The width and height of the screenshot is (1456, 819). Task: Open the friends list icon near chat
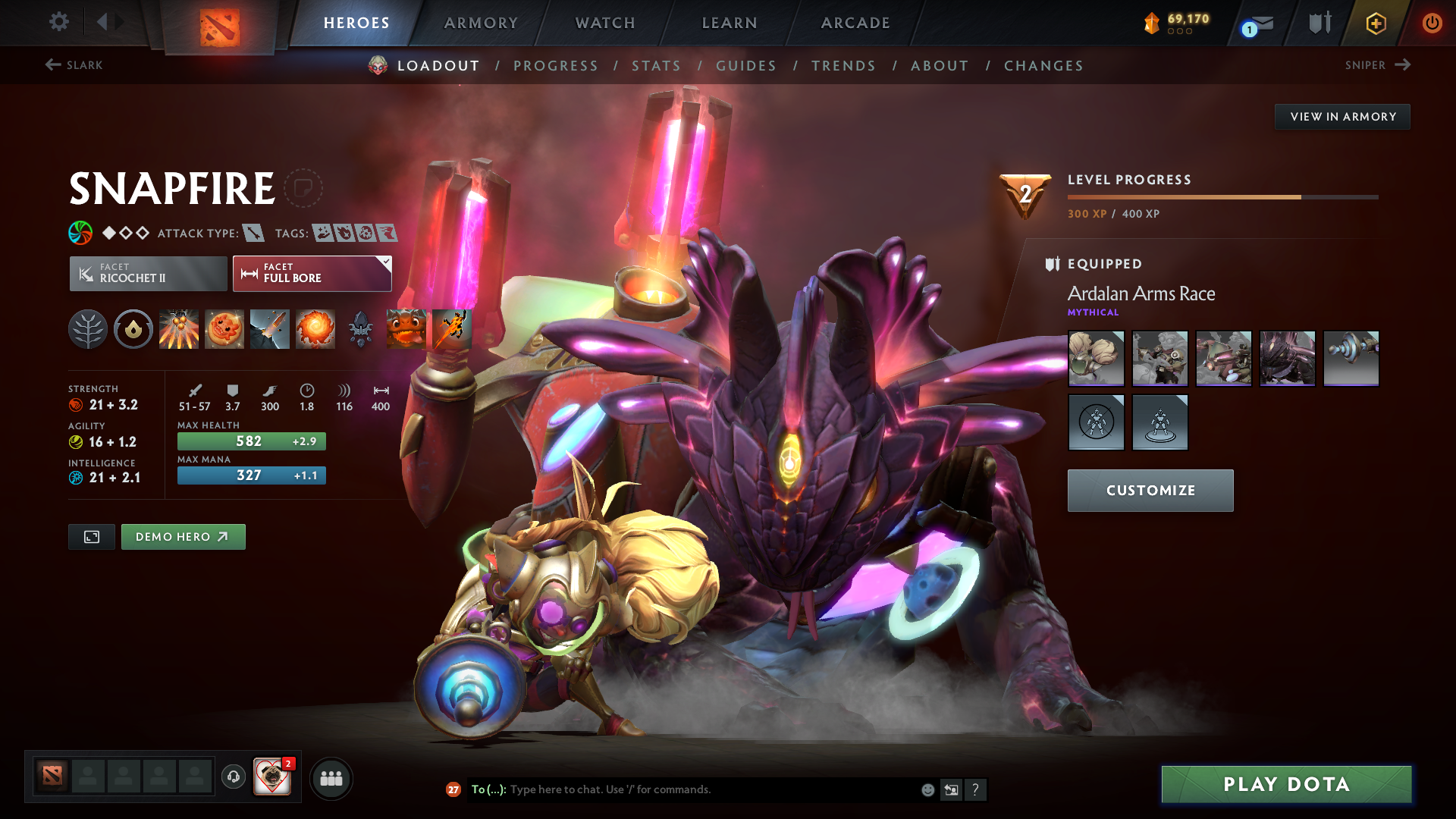331,778
